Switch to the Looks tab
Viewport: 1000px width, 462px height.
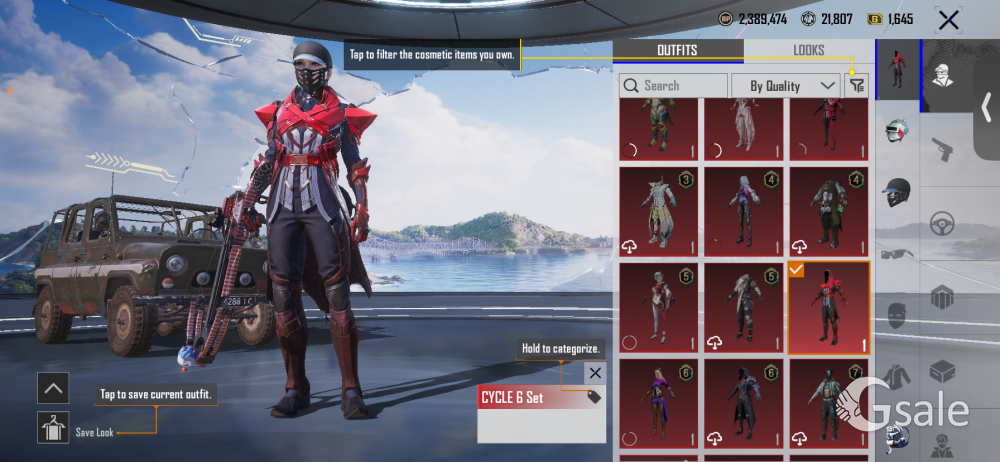point(809,50)
